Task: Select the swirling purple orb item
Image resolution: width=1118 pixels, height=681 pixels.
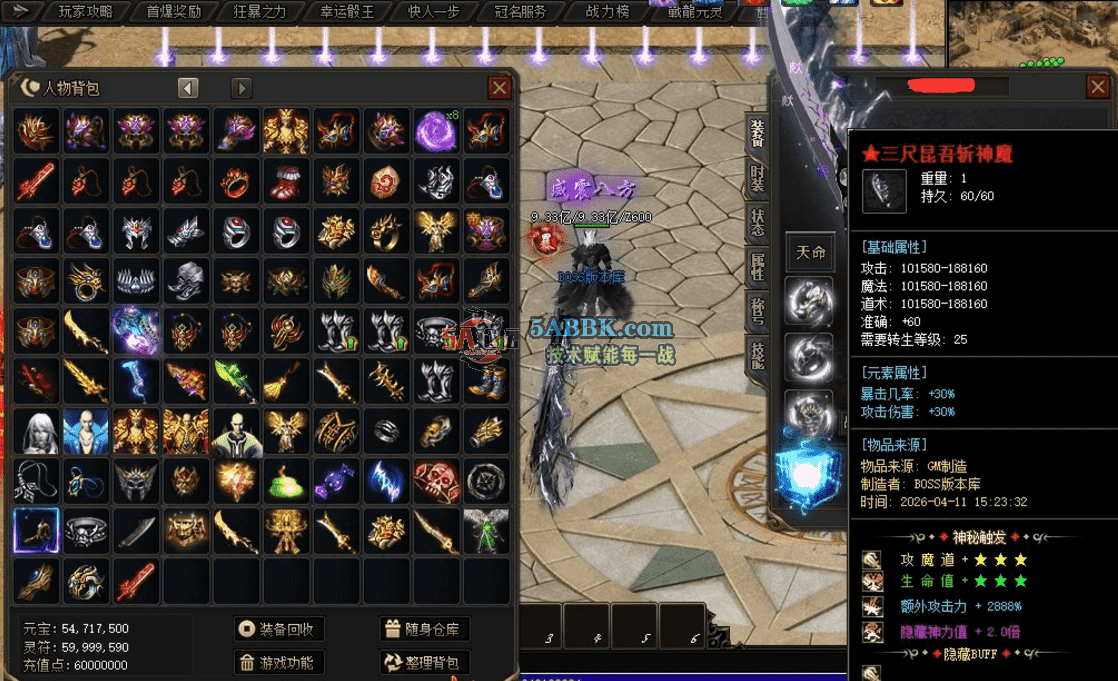Action: (x=436, y=131)
